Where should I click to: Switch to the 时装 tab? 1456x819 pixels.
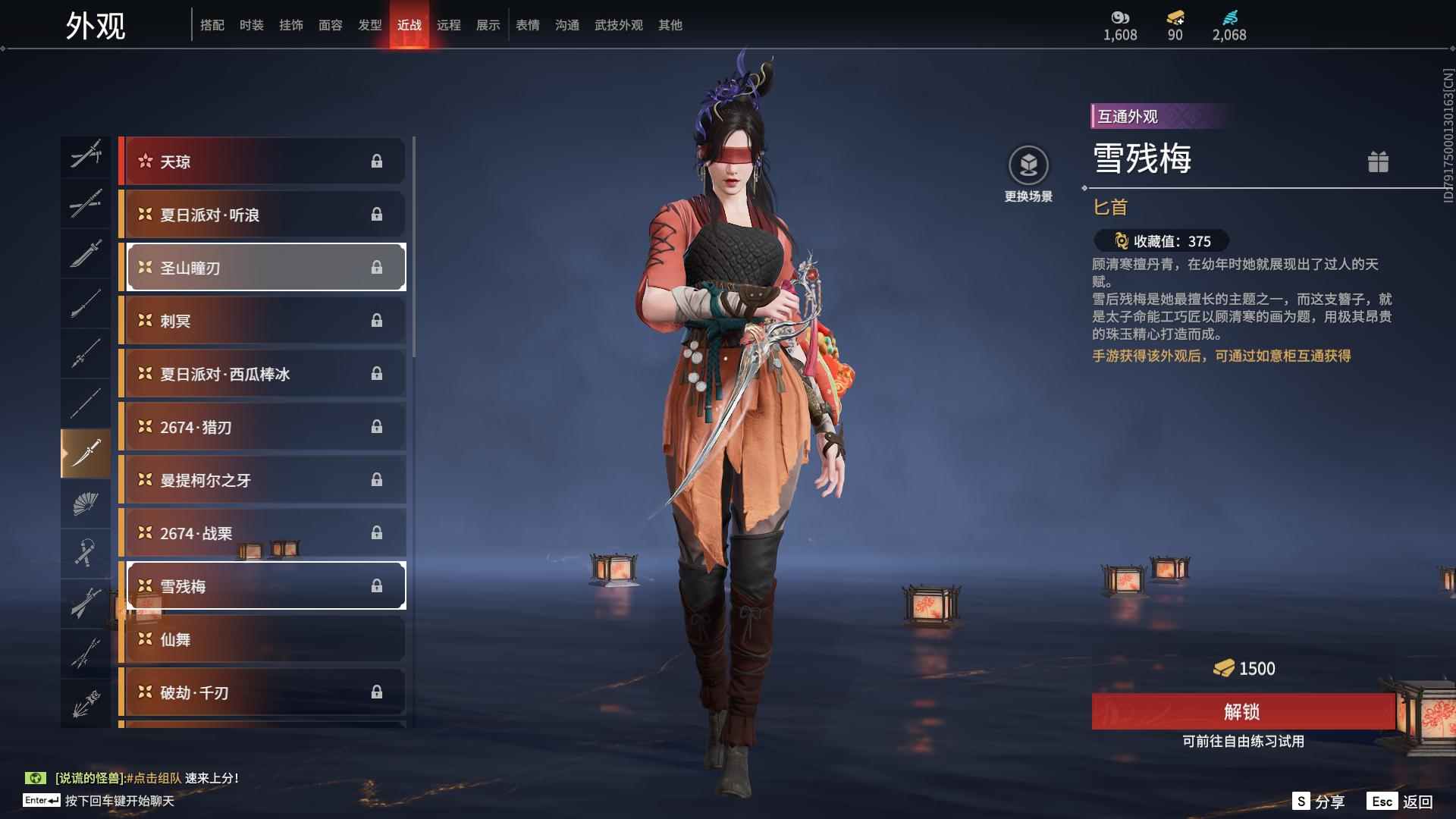tap(251, 25)
